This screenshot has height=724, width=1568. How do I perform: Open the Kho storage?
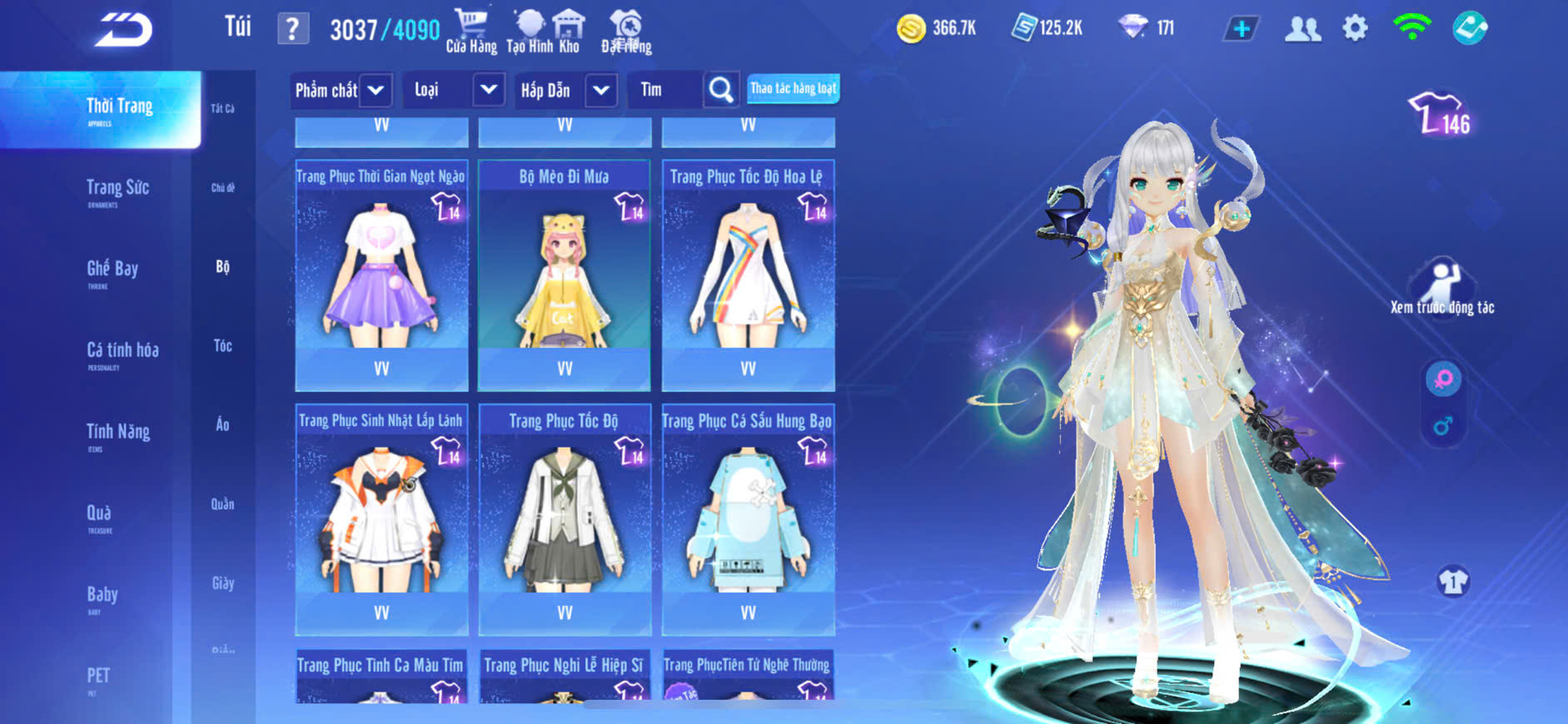pyautogui.click(x=569, y=32)
